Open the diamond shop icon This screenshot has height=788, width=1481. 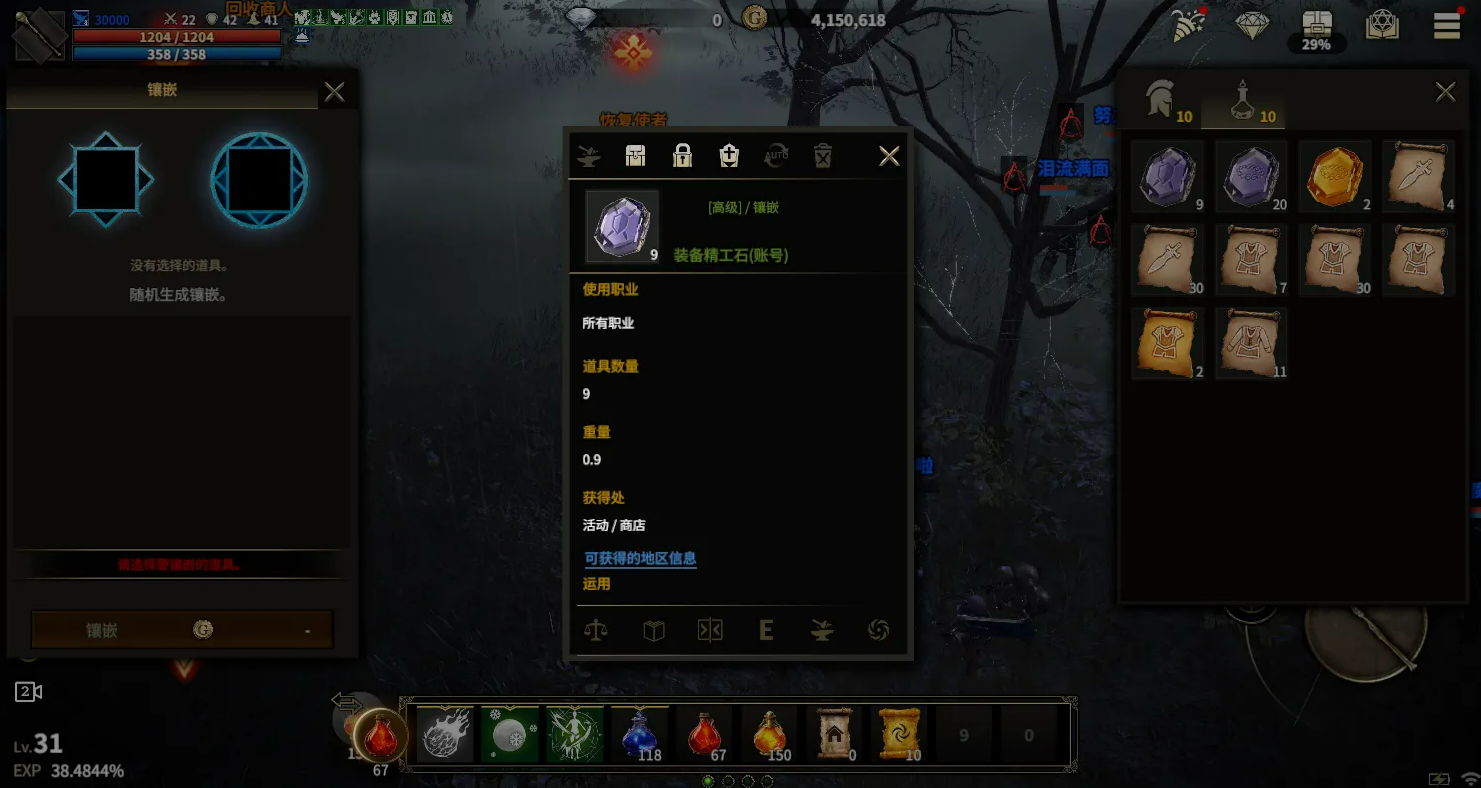pos(1252,26)
